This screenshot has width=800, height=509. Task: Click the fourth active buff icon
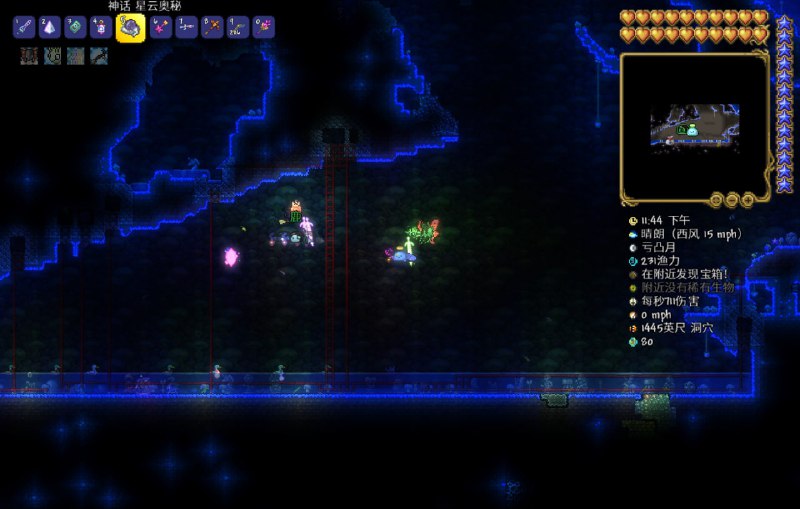tap(98, 56)
